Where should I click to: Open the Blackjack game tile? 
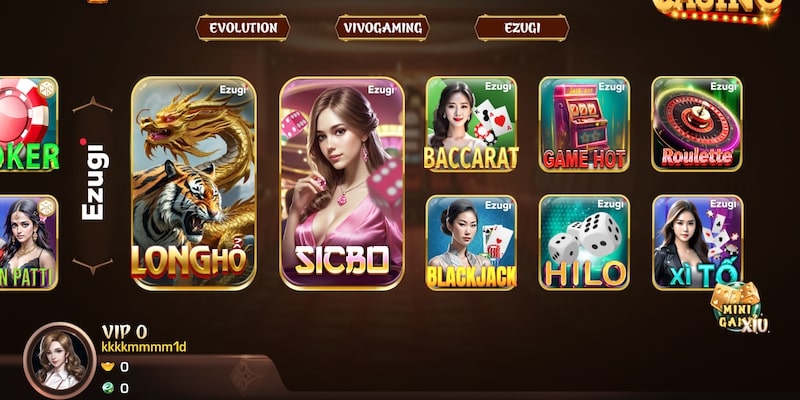pos(471,241)
